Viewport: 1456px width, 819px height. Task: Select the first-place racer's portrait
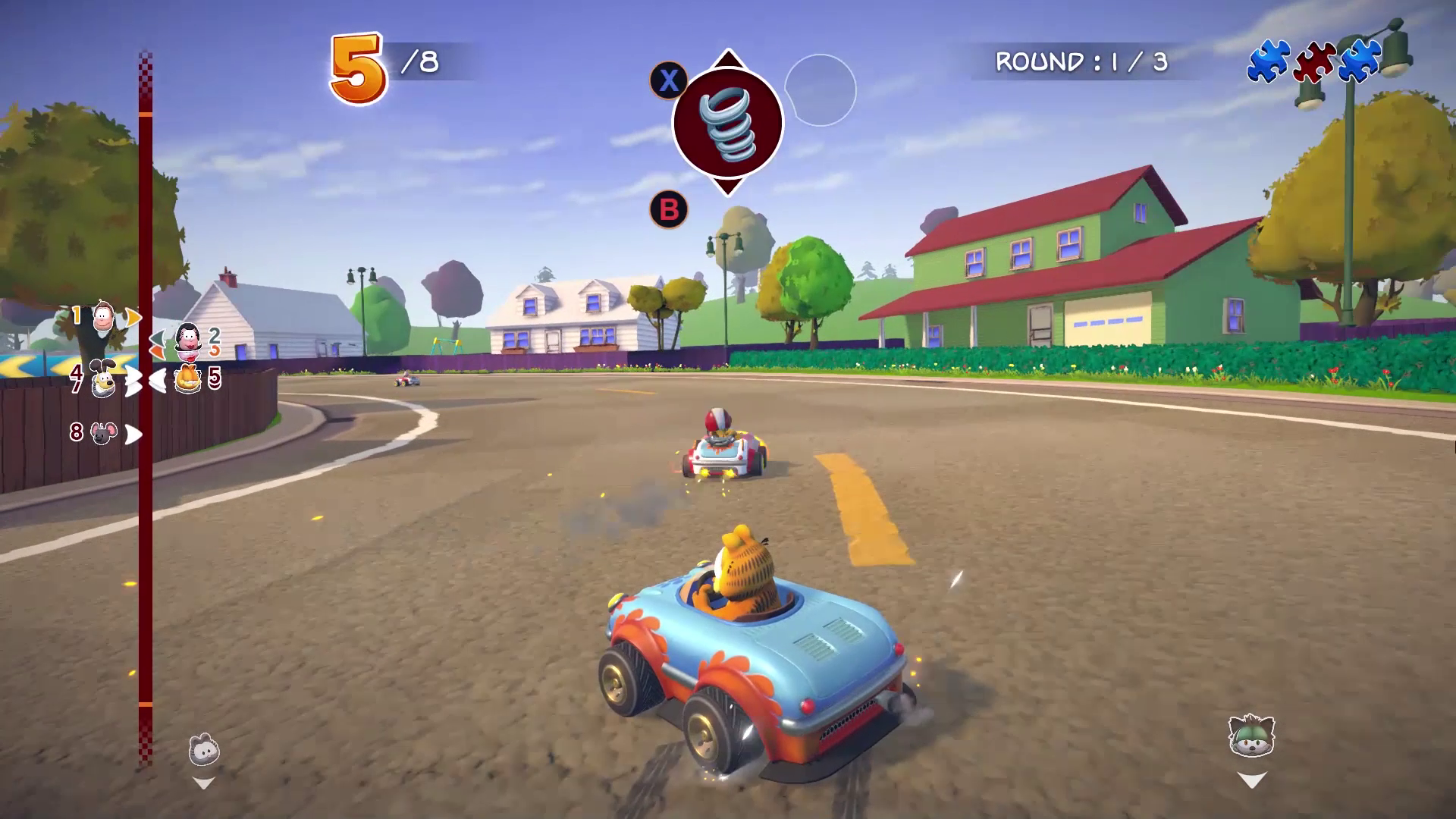[104, 315]
